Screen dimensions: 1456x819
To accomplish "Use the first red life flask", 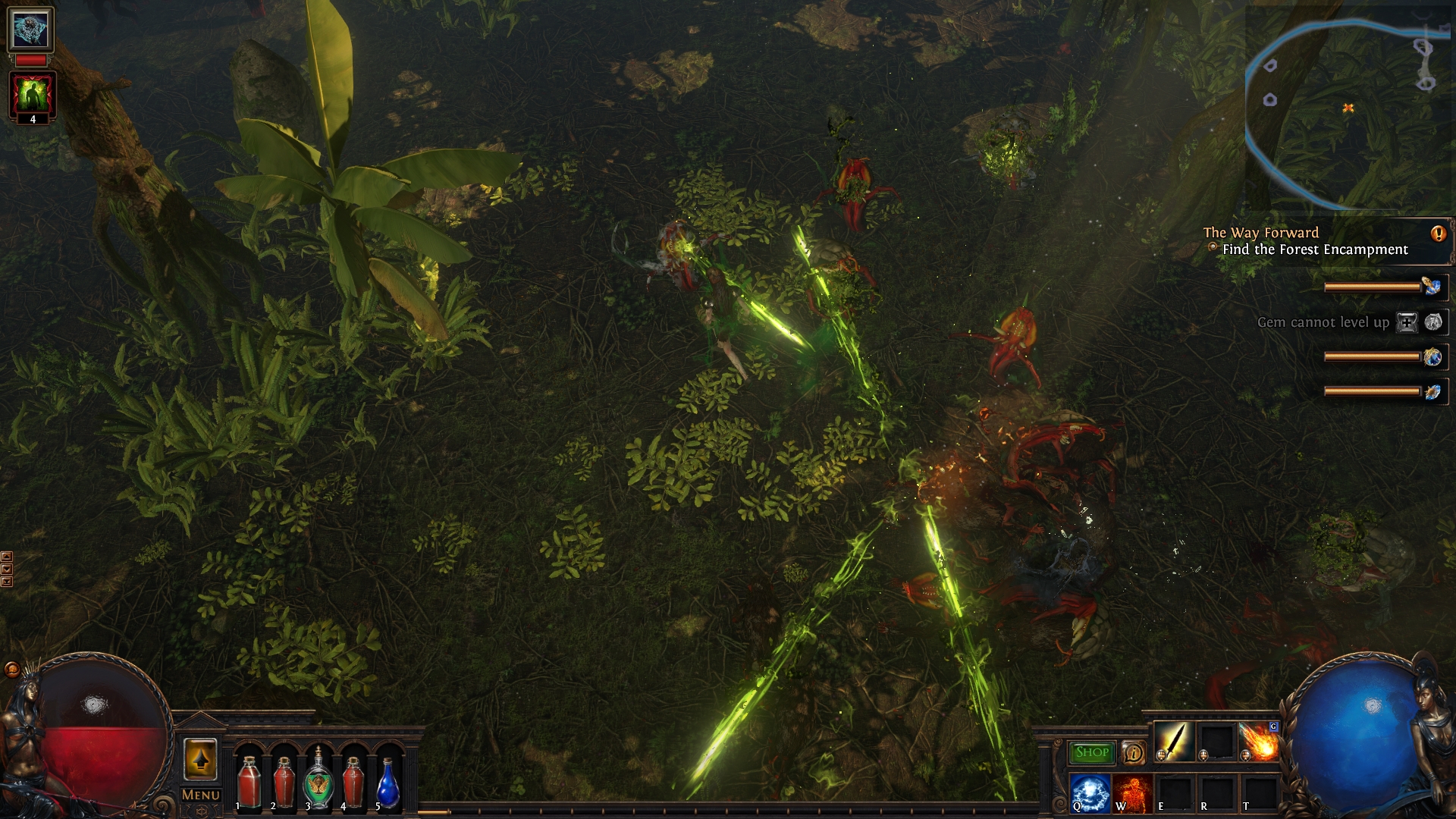I will [x=249, y=781].
